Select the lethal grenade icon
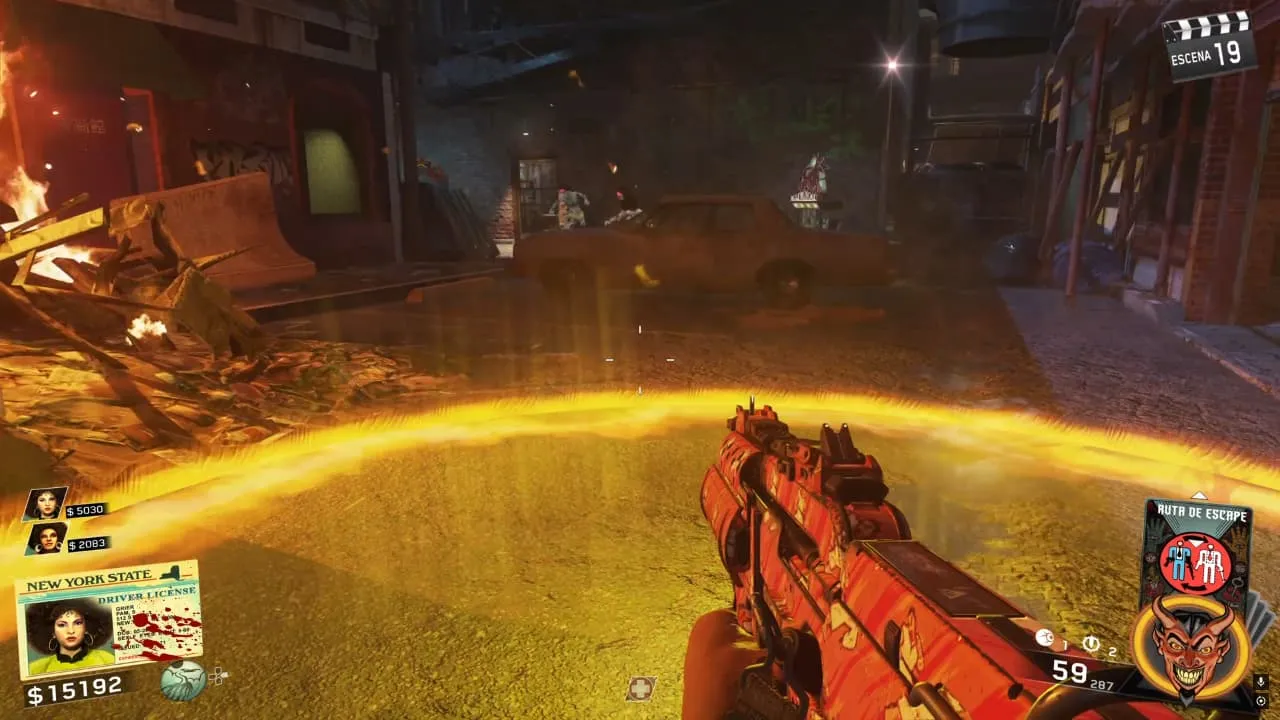 1044,637
